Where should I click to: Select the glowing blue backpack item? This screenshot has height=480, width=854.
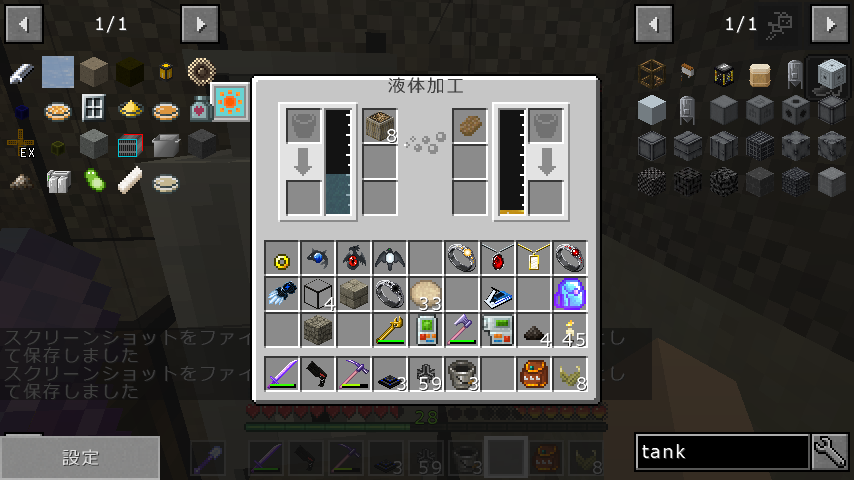click(x=570, y=294)
